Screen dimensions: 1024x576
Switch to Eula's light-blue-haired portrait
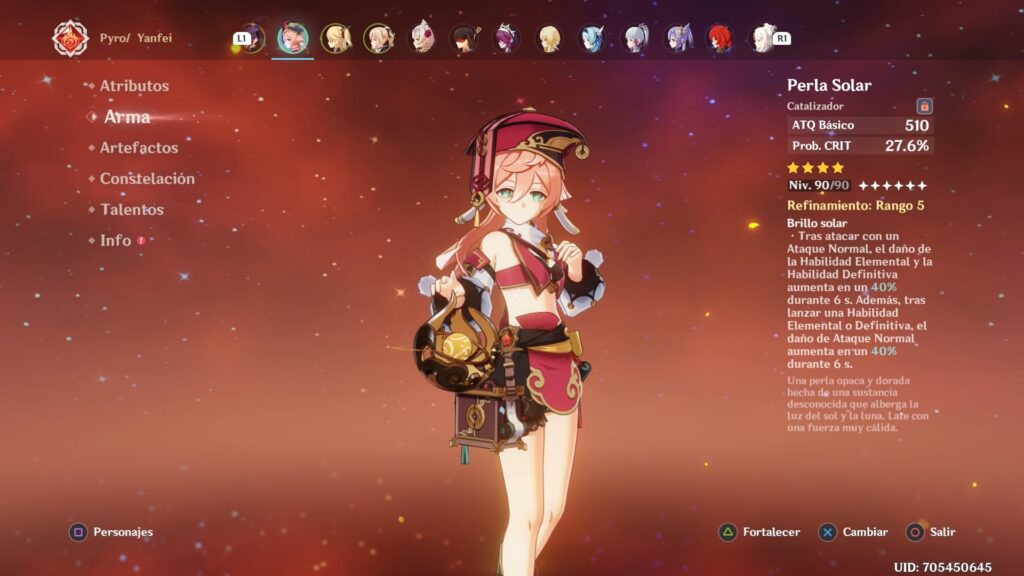point(593,38)
